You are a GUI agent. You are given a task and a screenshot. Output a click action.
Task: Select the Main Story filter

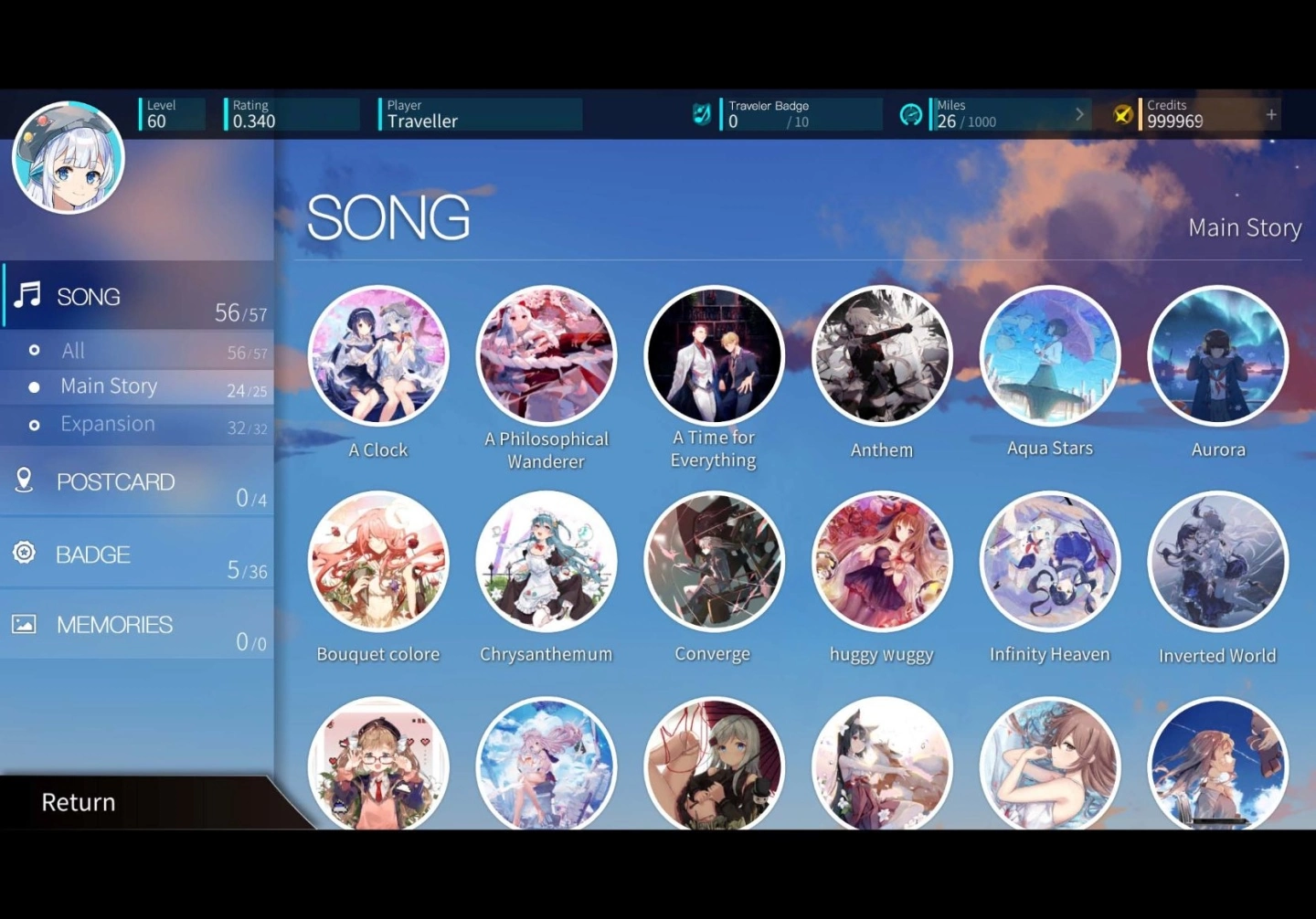pos(109,386)
